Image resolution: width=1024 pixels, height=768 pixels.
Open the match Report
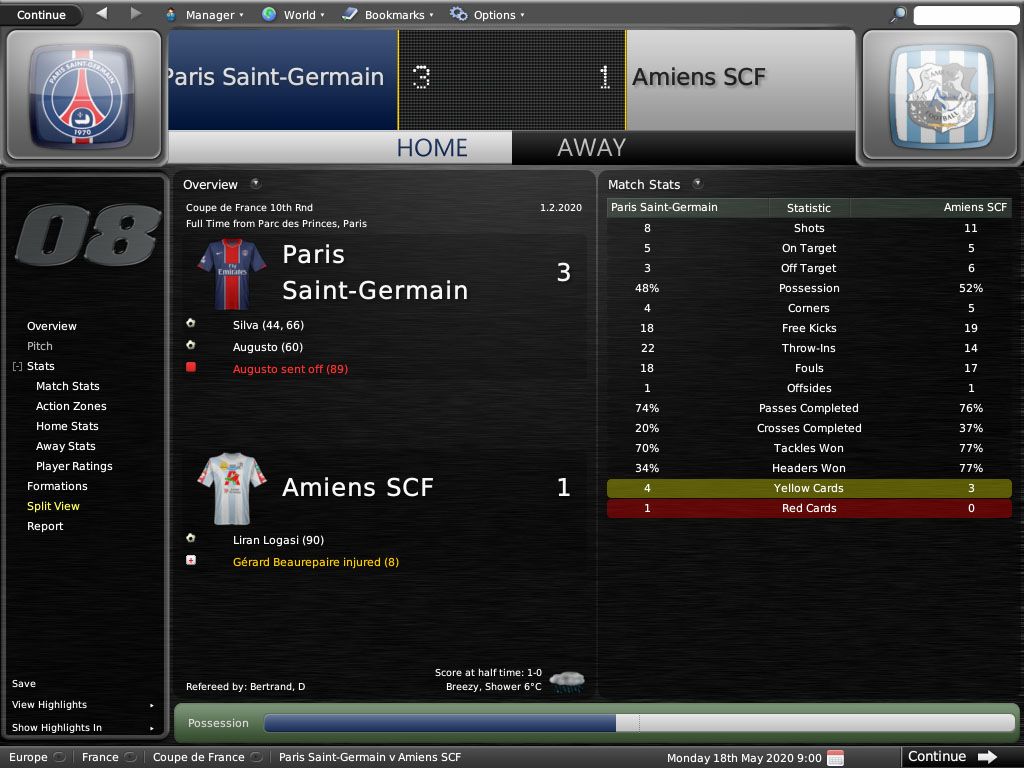point(45,526)
